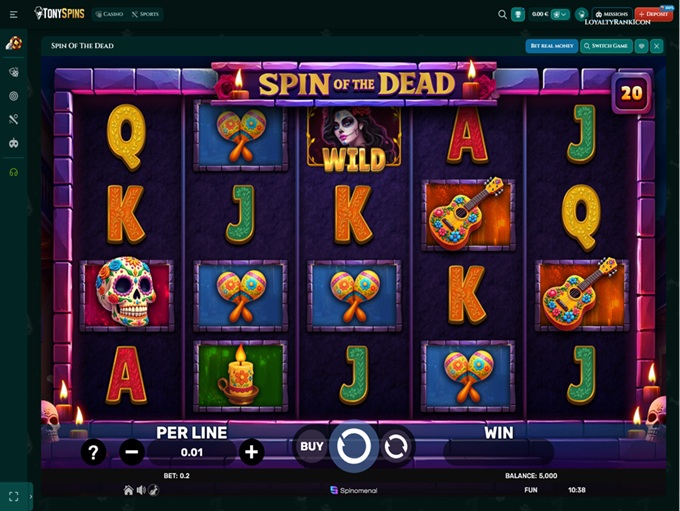Click the home icon under the bet
Screen dimensions: 680x511
[x=128, y=490]
